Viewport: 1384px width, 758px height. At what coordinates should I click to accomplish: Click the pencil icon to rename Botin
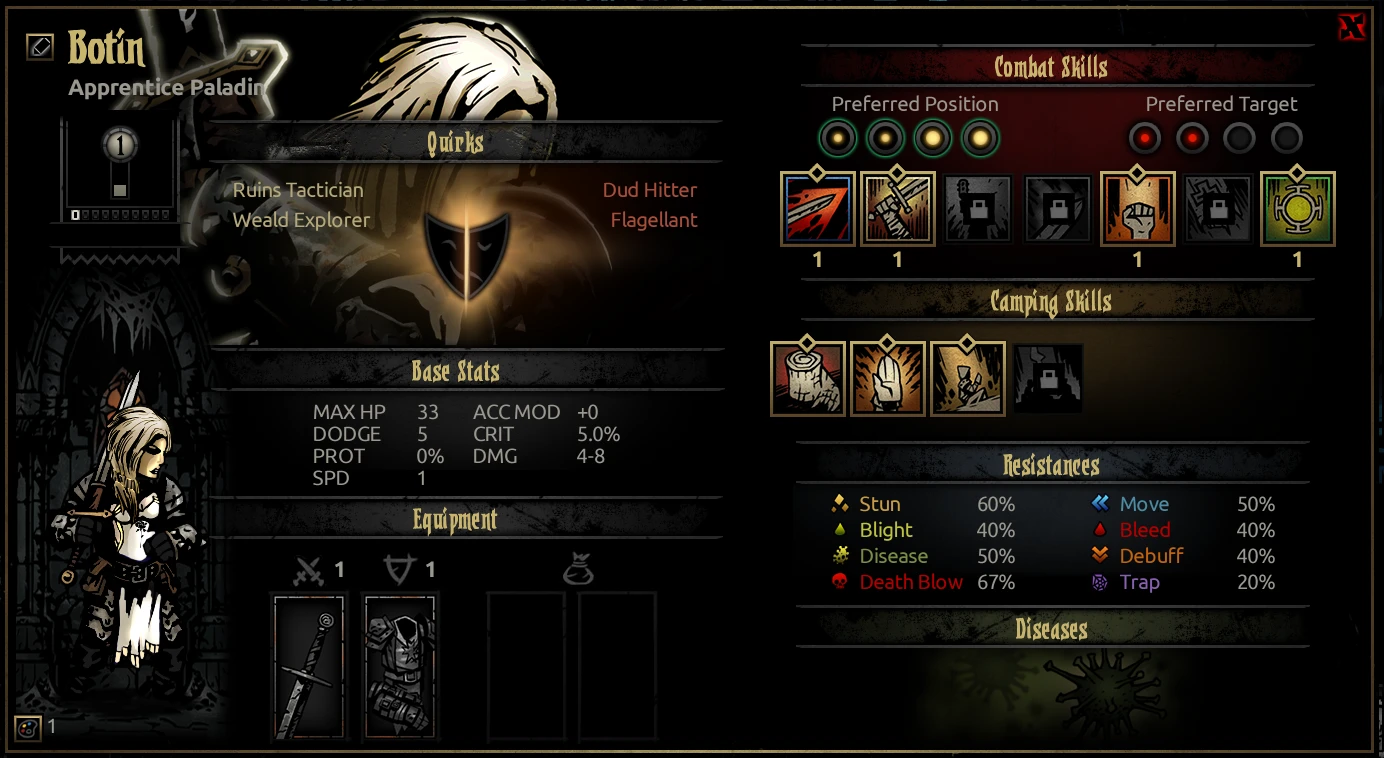pyautogui.click(x=40, y=46)
